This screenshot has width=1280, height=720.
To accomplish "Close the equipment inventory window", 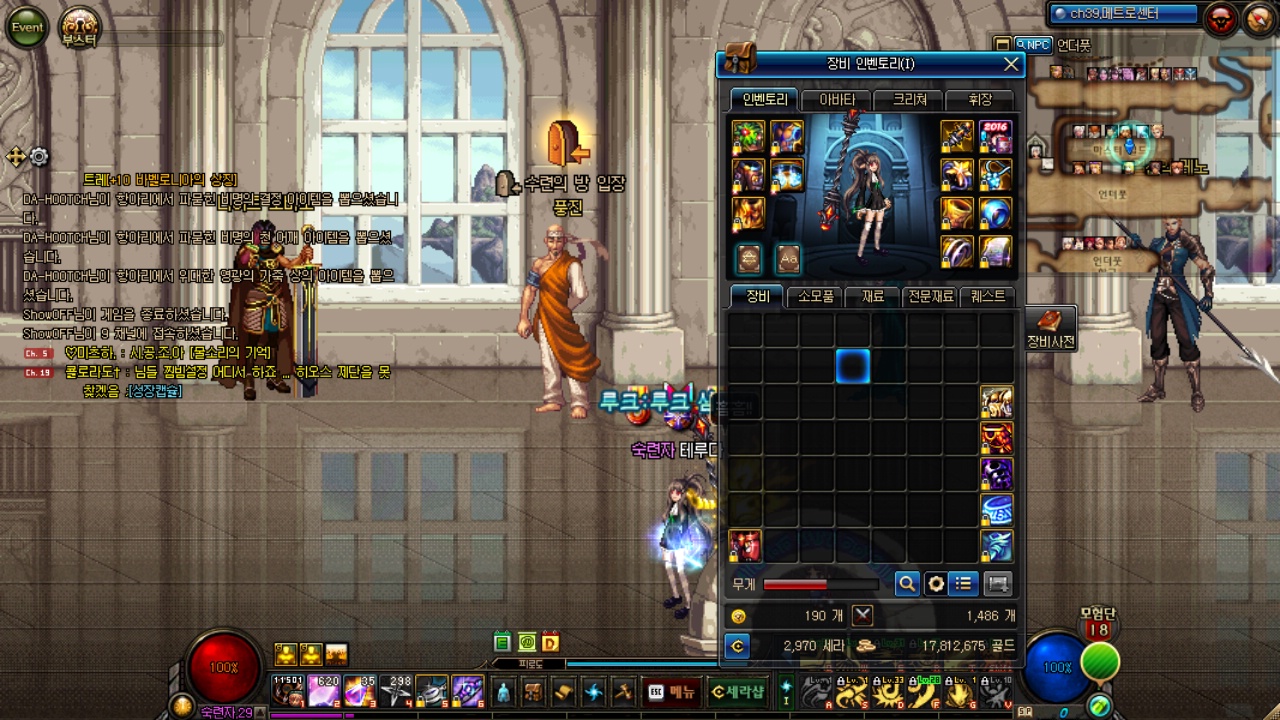I will point(1011,65).
